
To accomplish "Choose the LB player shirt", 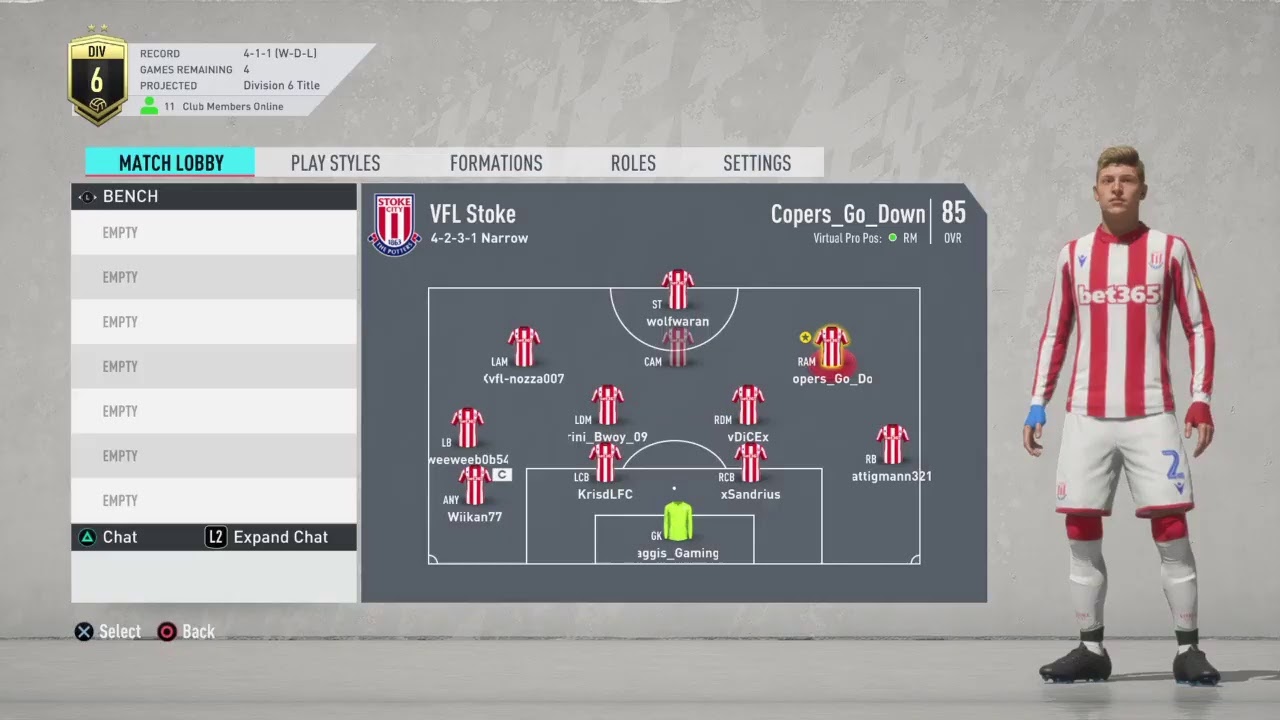I will pyautogui.click(x=467, y=428).
